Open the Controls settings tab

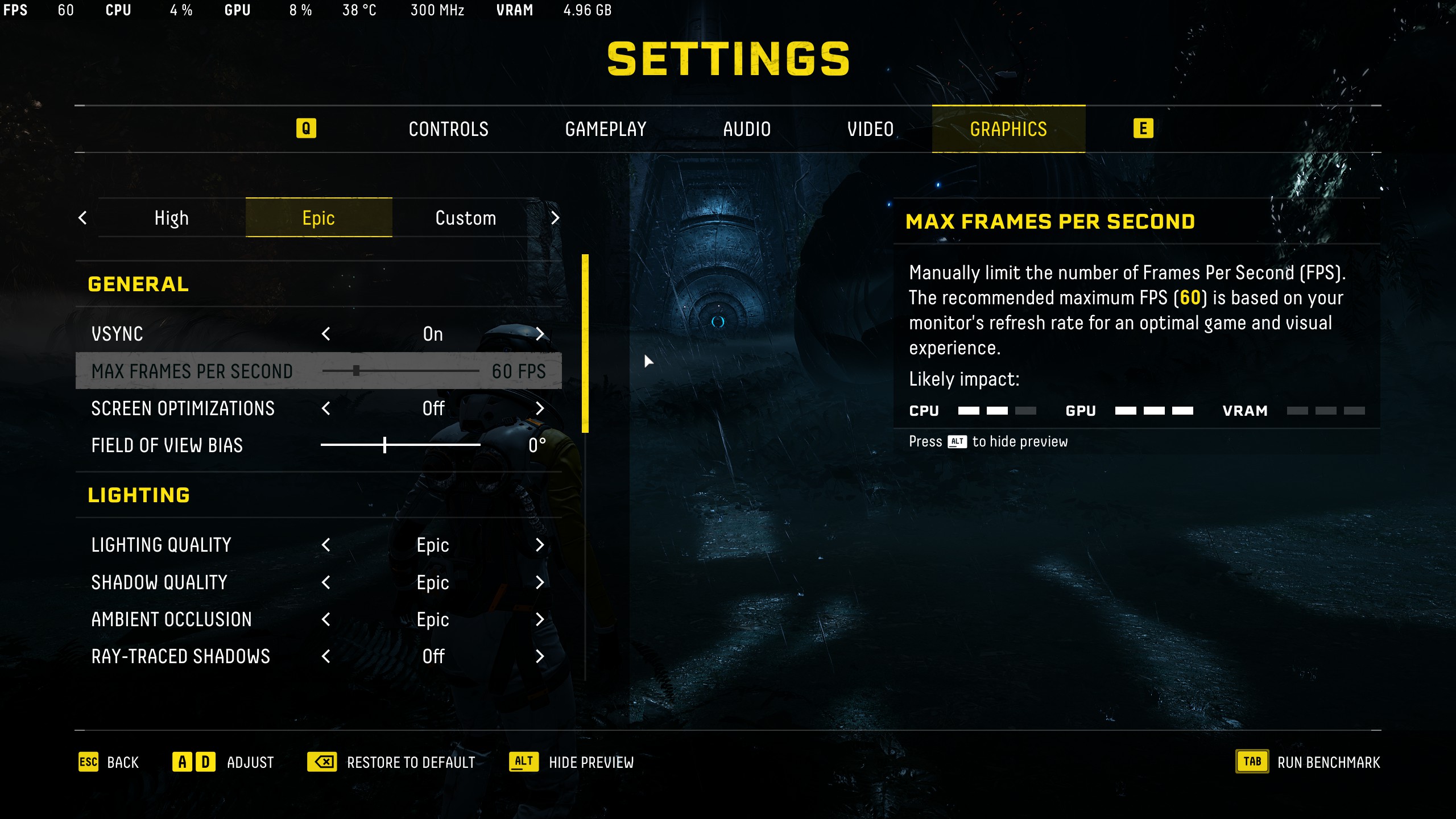pyautogui.click(x=448, y=129)
